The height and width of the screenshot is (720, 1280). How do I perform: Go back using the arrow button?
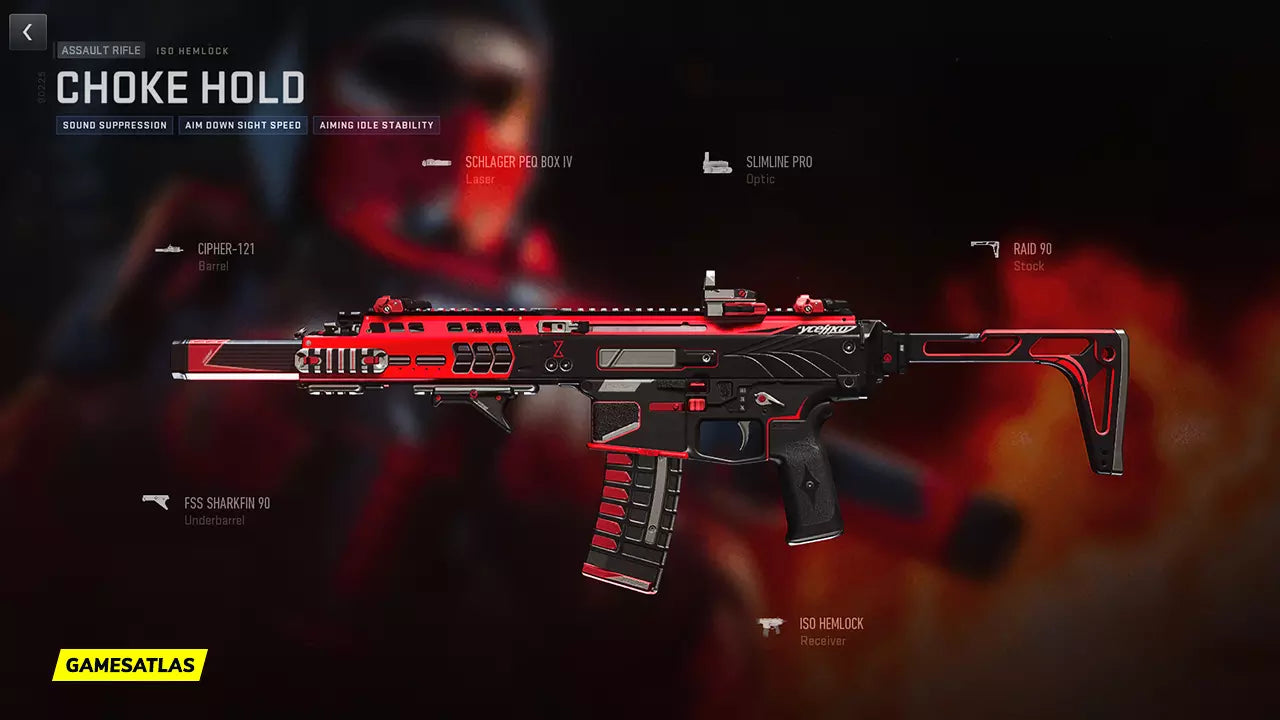click(28, 32)
